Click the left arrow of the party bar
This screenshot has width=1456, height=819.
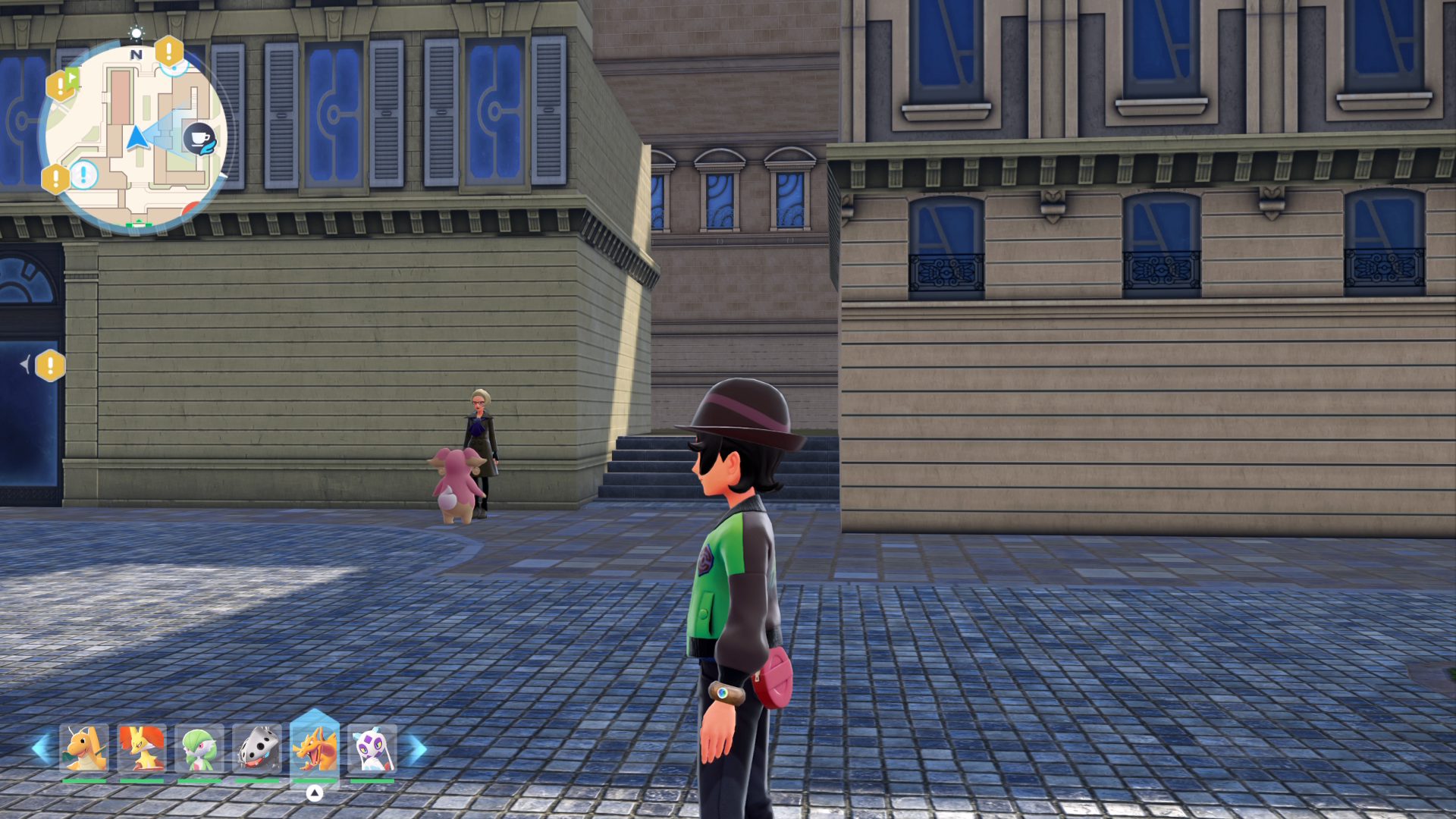pos(41,749)
